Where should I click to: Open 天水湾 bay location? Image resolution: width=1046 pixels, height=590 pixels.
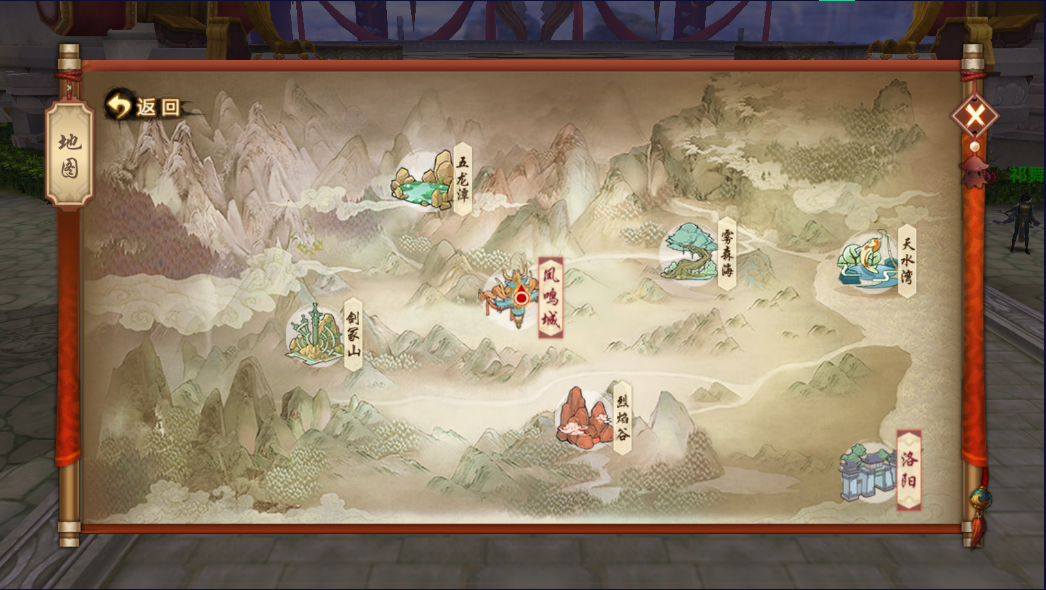[x=868, y=262]
